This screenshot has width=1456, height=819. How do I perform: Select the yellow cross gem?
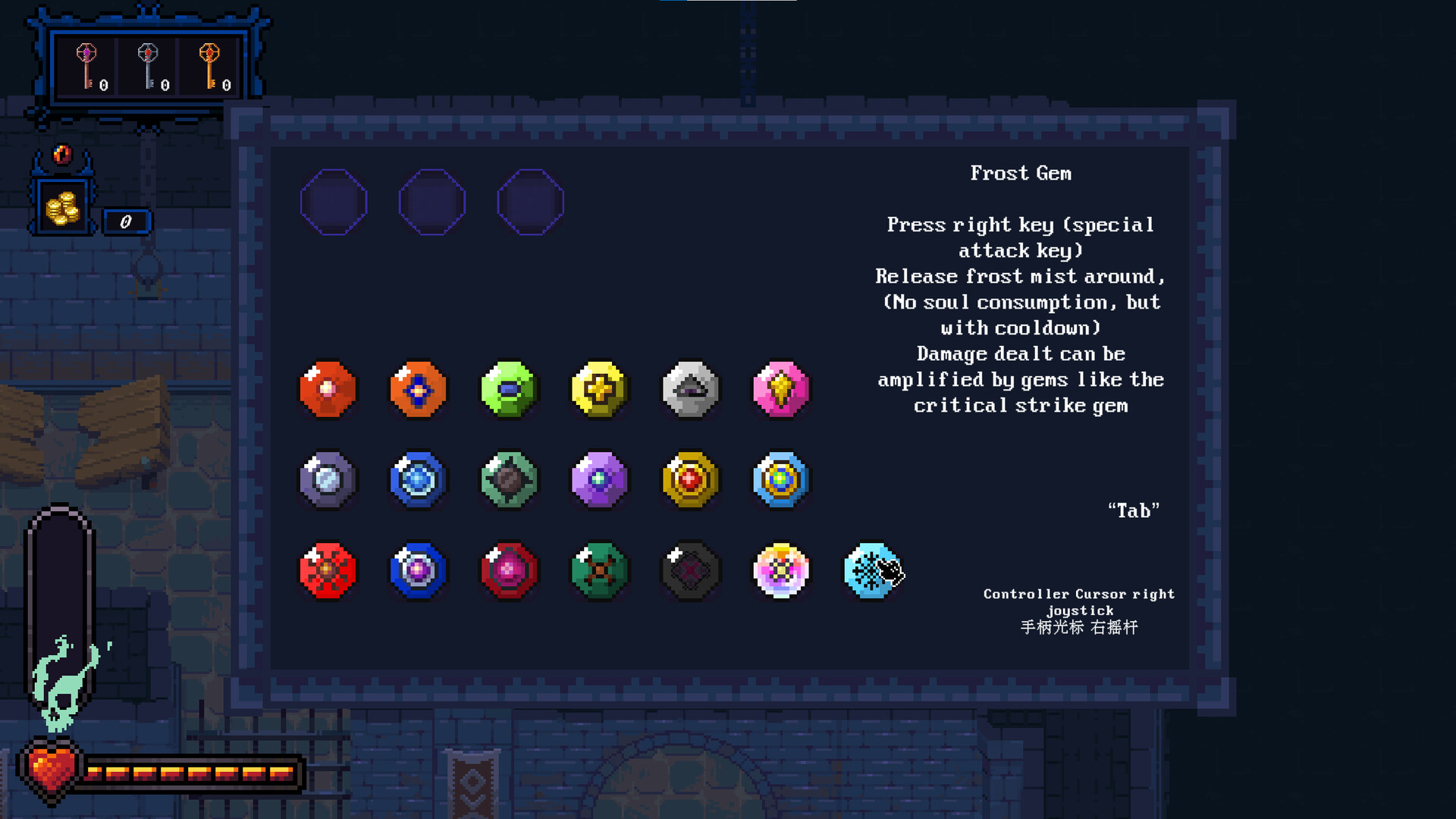point(599,390)
